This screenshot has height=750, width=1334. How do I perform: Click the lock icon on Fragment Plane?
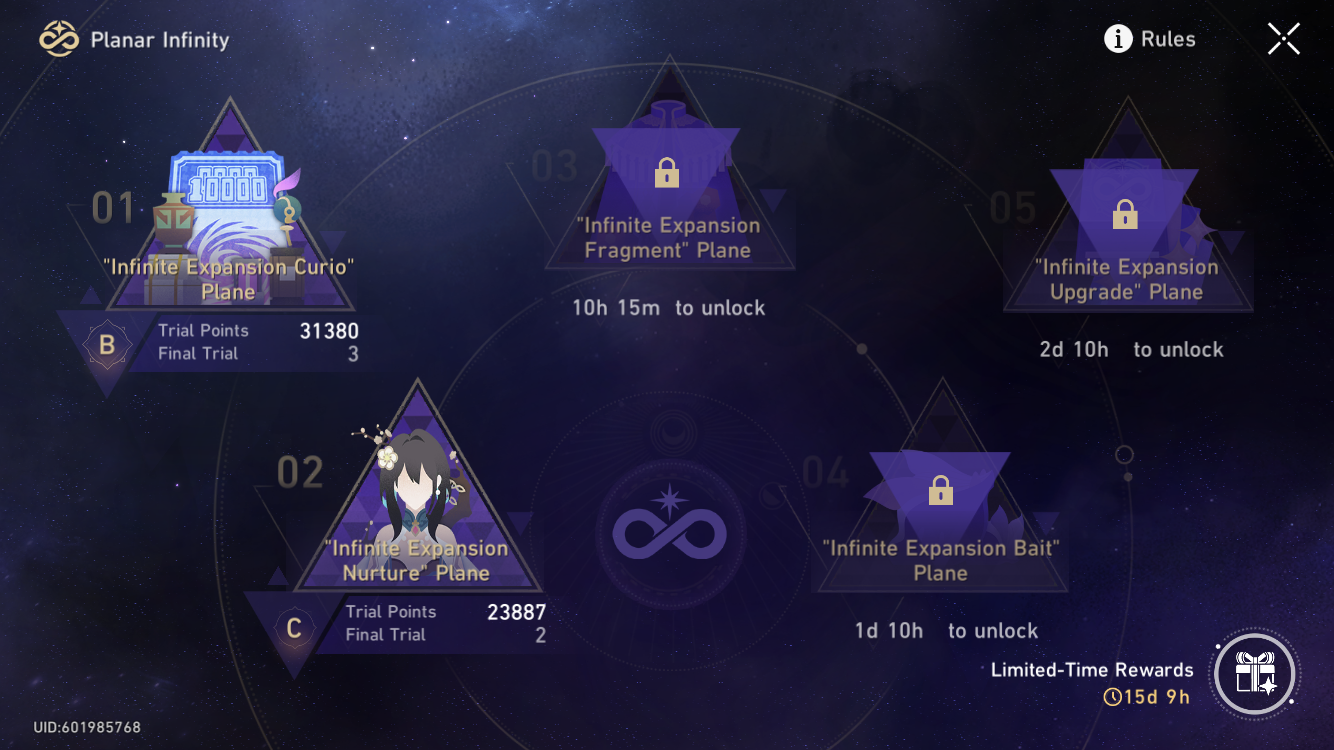point(666,172)
